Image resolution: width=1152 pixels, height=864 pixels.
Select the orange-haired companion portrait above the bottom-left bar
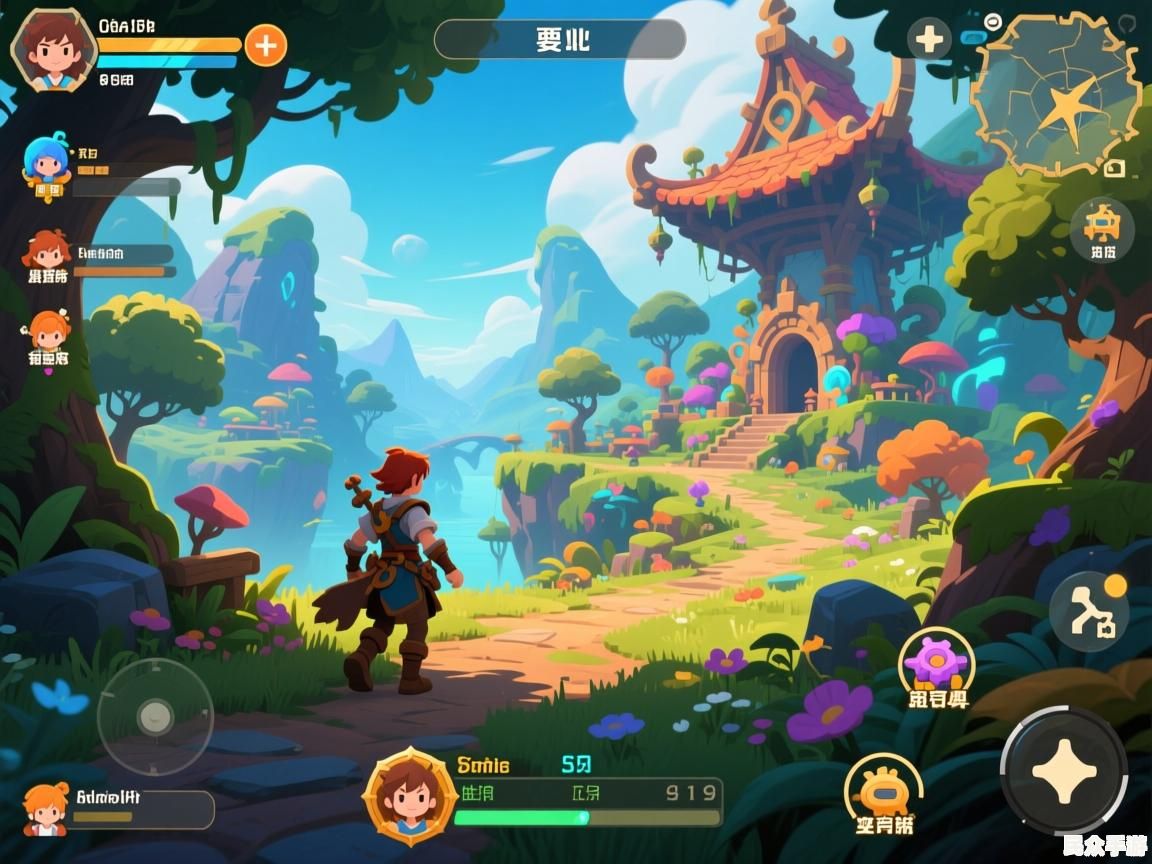pos(45,809)
